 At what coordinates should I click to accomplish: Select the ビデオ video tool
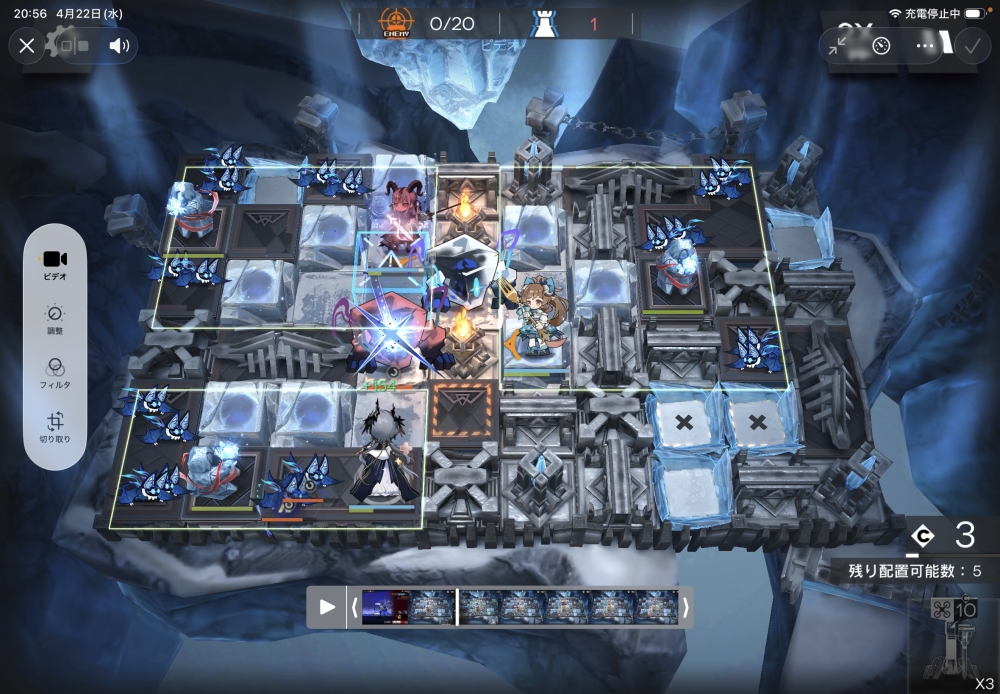point(55,266)
